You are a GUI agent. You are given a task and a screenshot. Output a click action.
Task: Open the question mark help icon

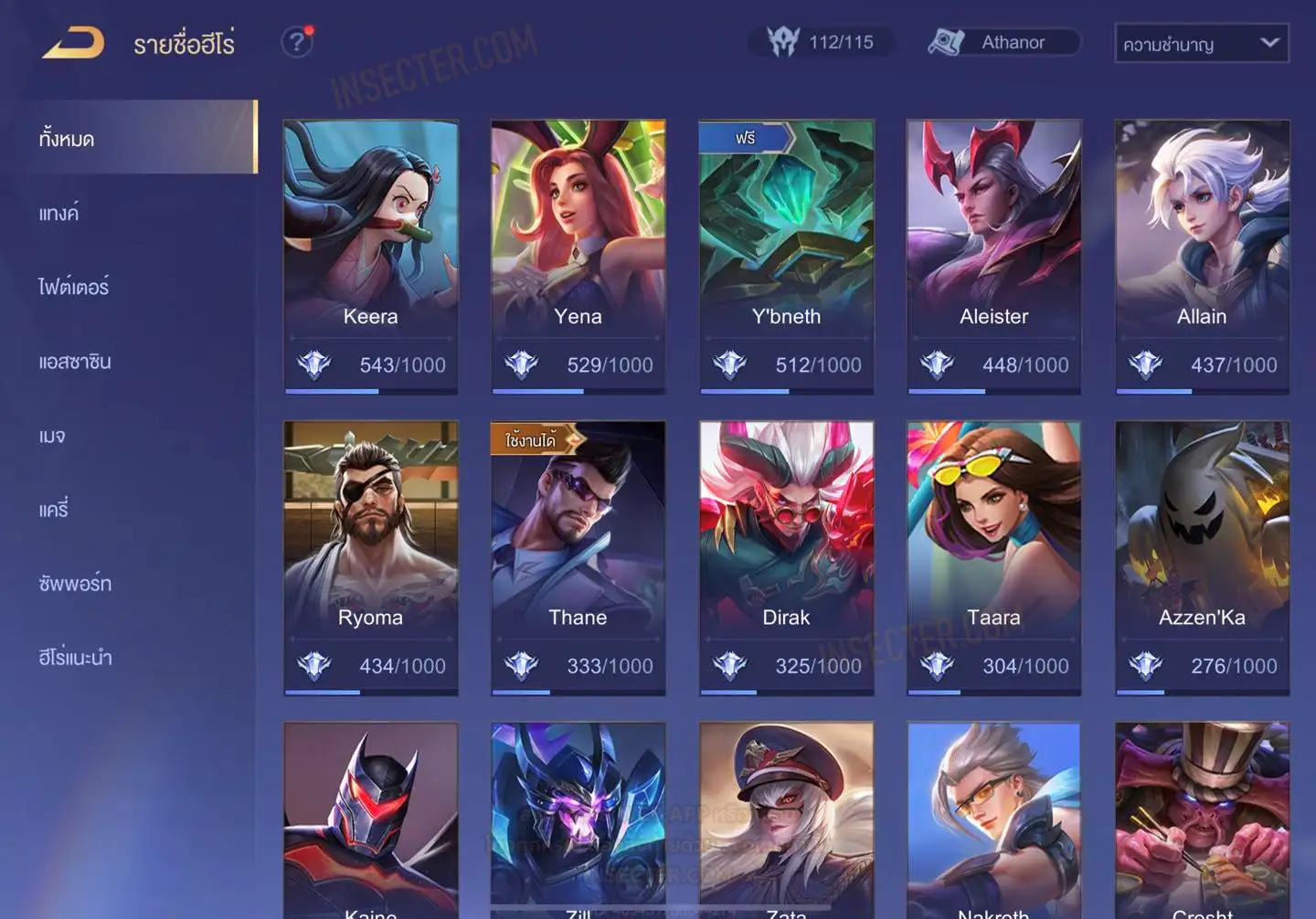pyautogui.click(x=296, y=42)
